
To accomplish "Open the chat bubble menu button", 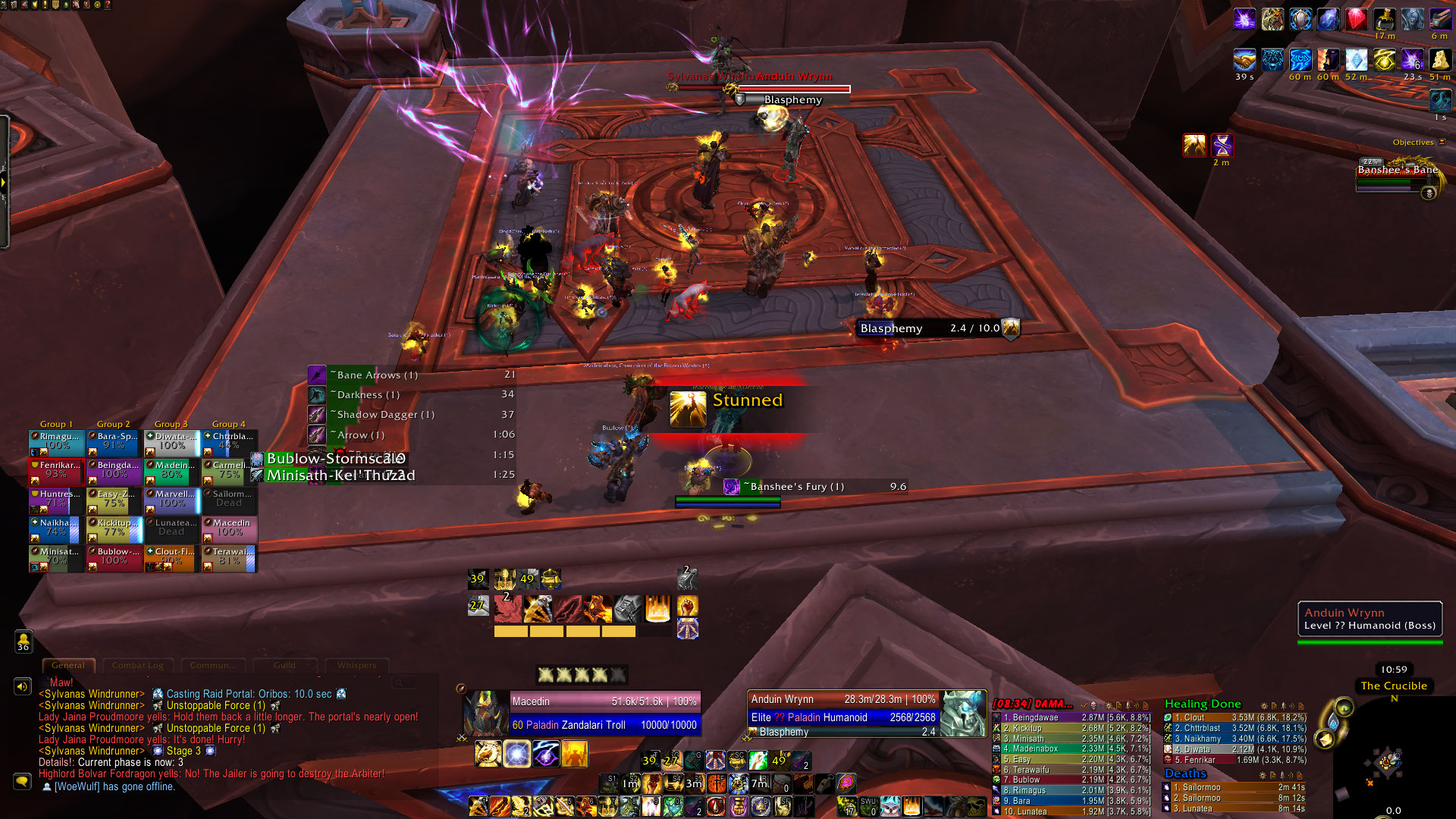I will (x=22, y=780).
